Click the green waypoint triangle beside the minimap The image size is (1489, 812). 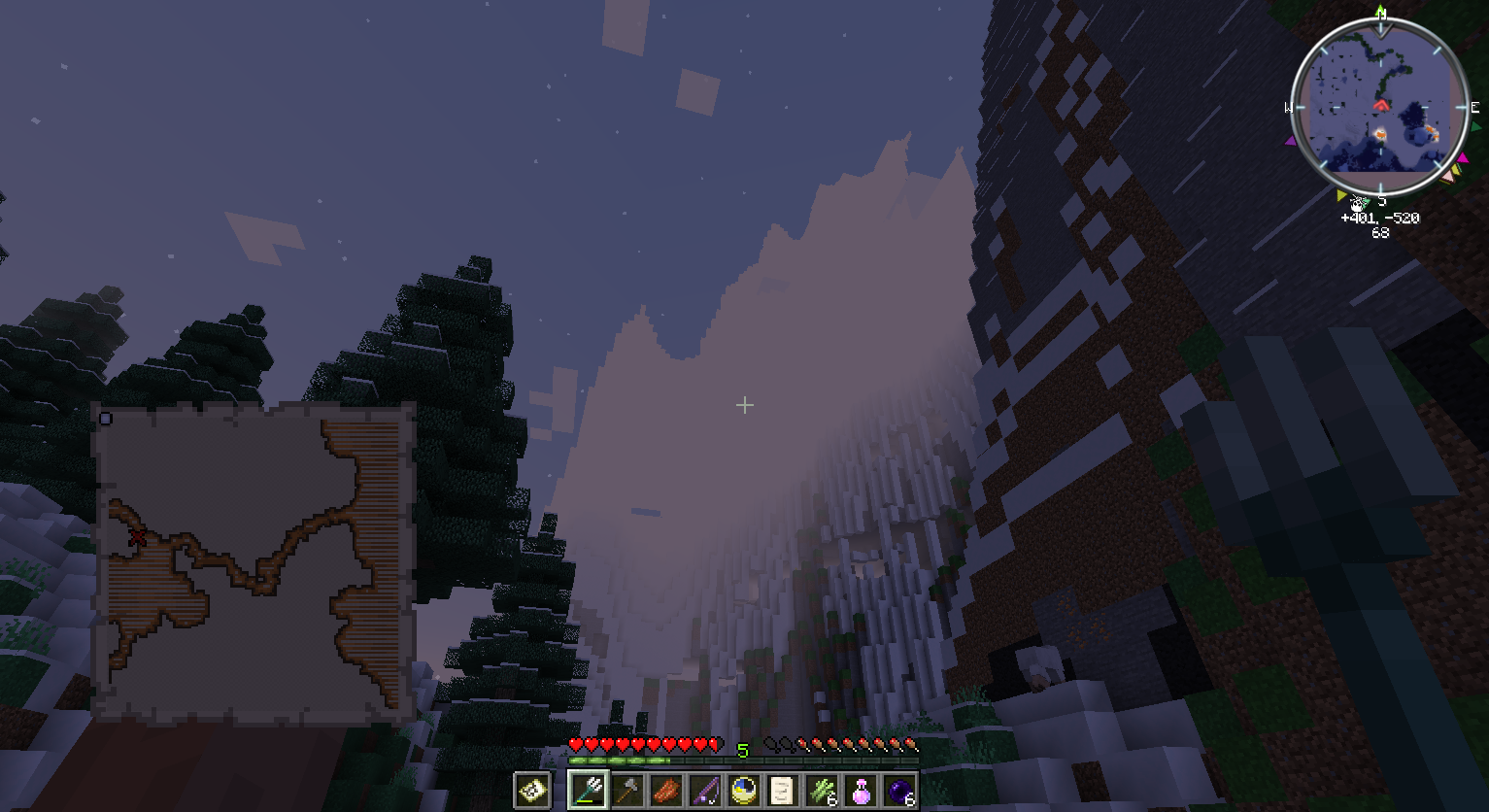click(x=1474, y=125)
